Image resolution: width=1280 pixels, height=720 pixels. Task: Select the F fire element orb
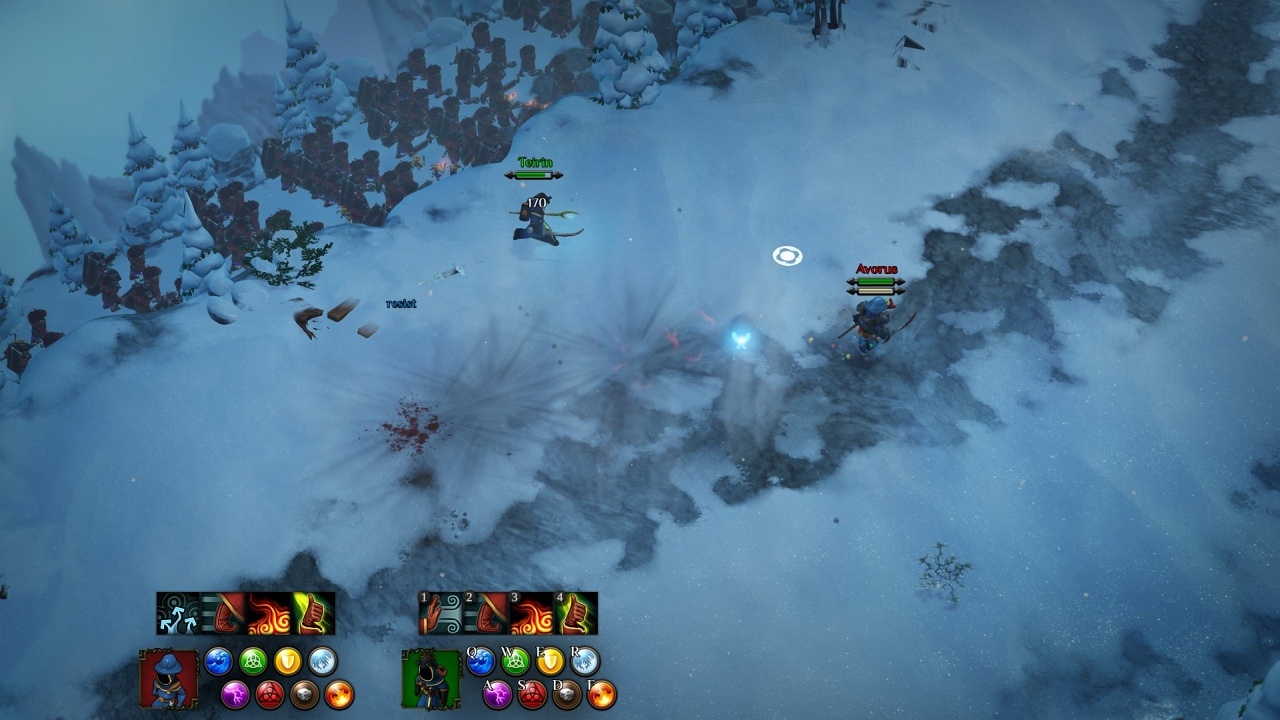pyautogui.click(x=601, y=694)
